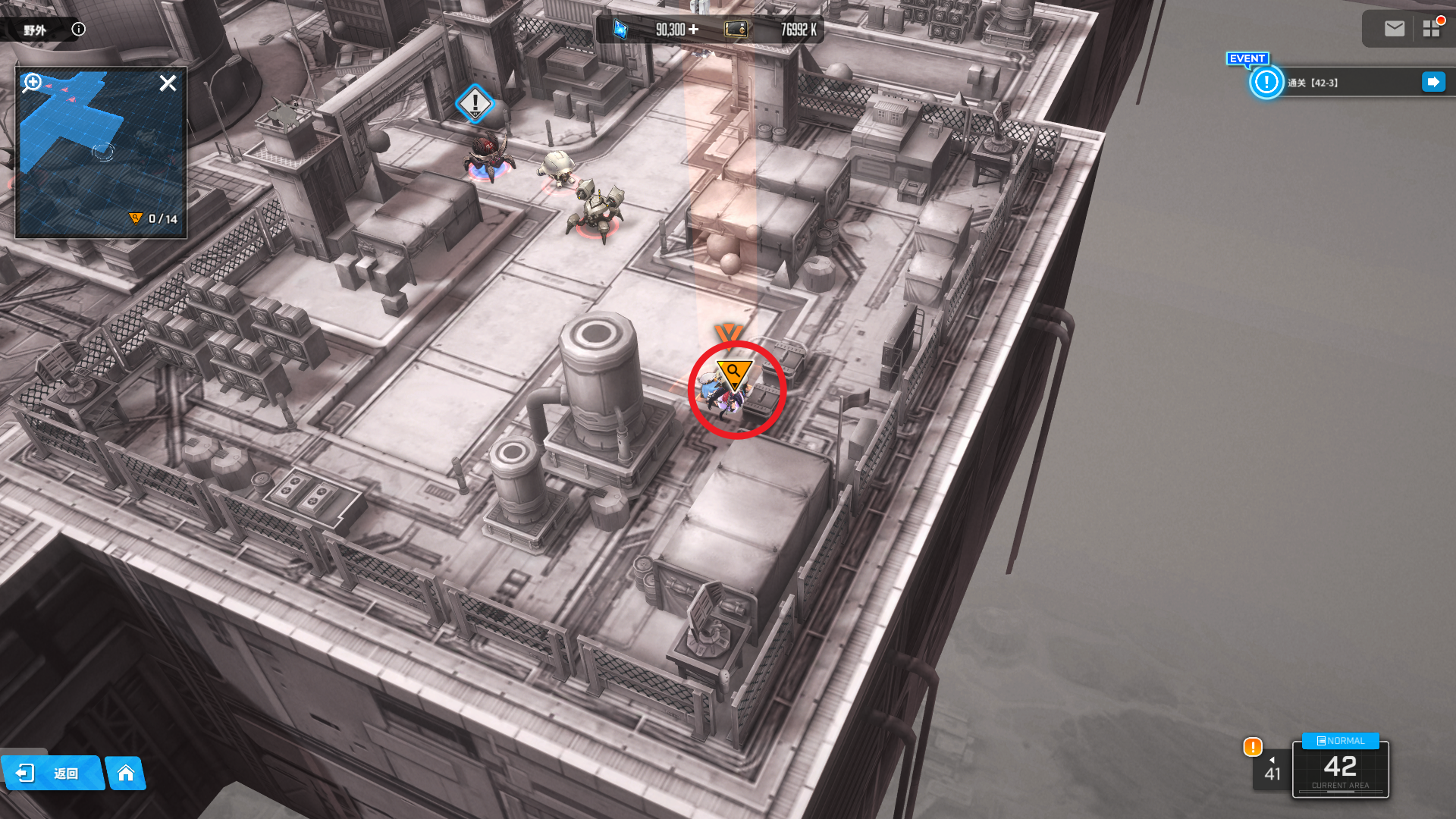This screenshot has width=1456, height=819.
Task: Zoom in the minimap with magnifier
Action: [32, 82]
